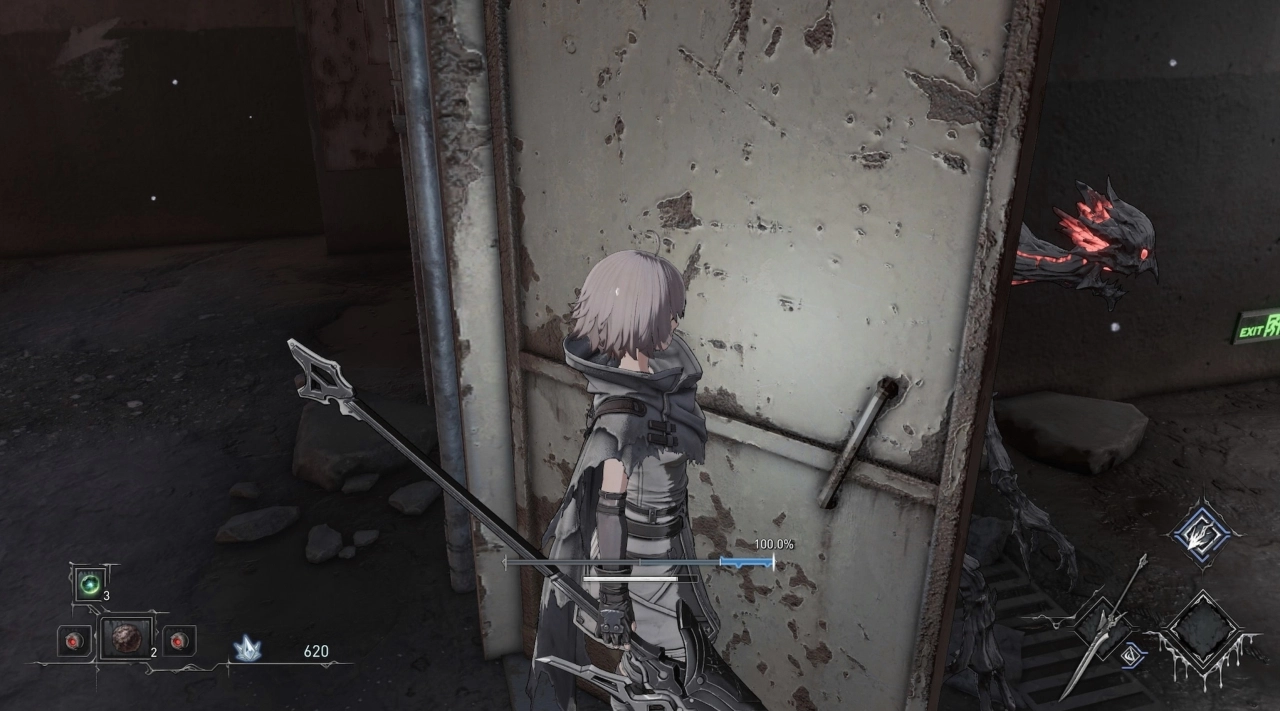The width and height of the screenshot is (1280, 711).
Task: Activate the blue-framed claw diamond icon
Action: coord(1204,533)
